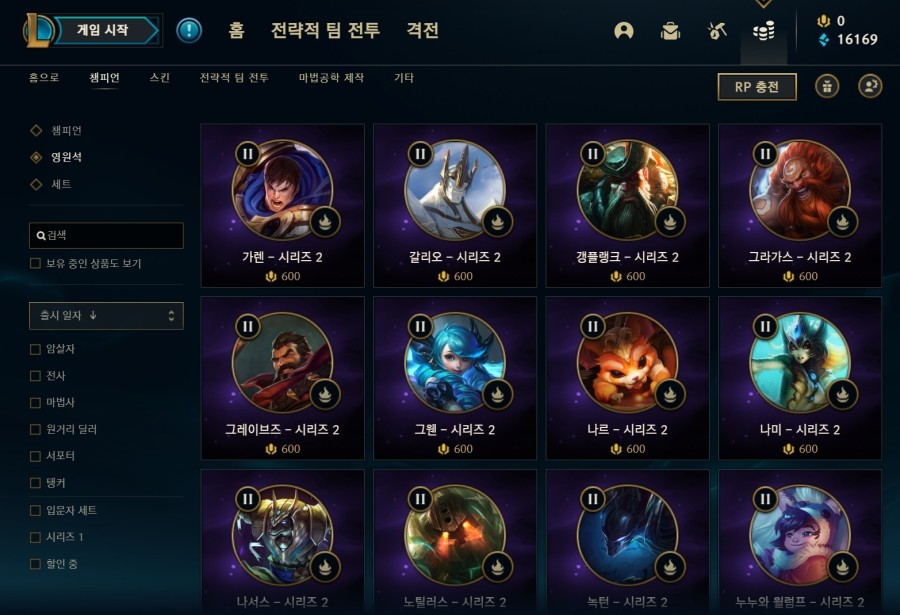Image resolution: width=900 pixels, height=615 pixels.
Task: Open the 나미 – 시리즈 2 card
Action: point(800,378)
